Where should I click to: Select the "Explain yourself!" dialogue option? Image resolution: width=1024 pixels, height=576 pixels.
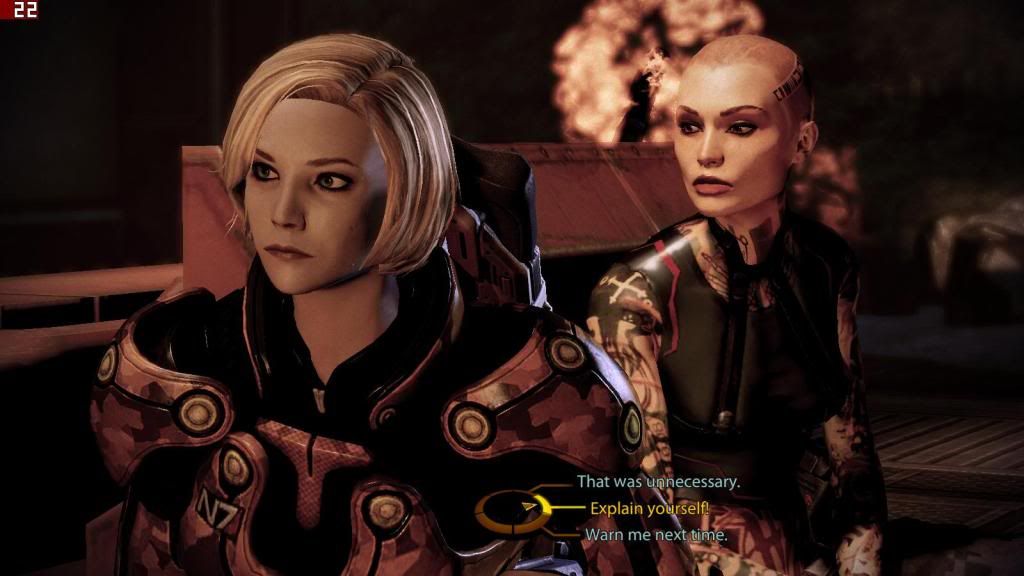[x=649, y=509]
